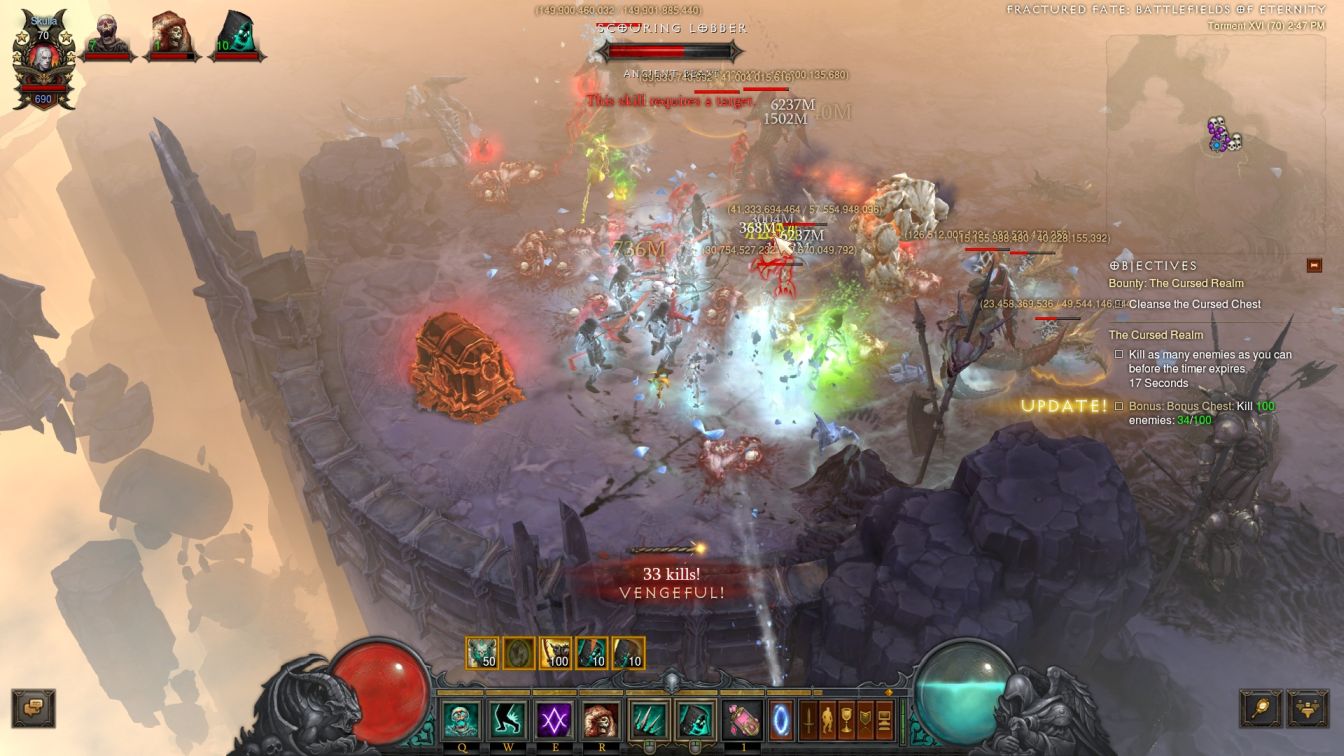Select the bone spikes primary attack skill

point(648,720)
